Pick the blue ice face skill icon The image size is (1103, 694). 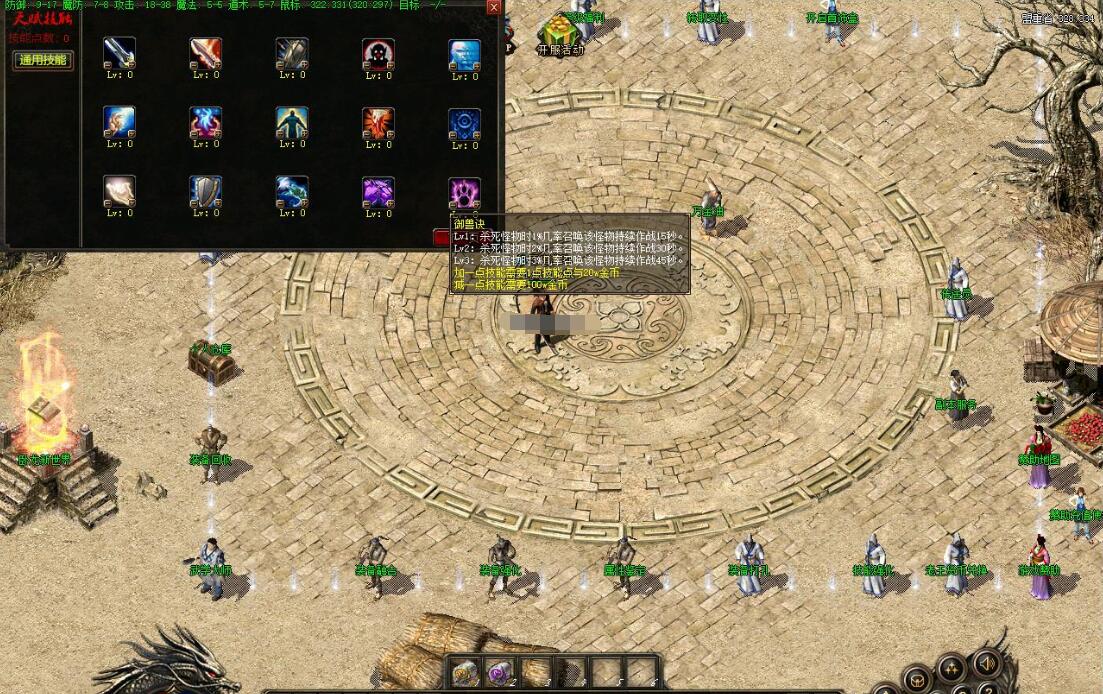click(x=464, y=54)
